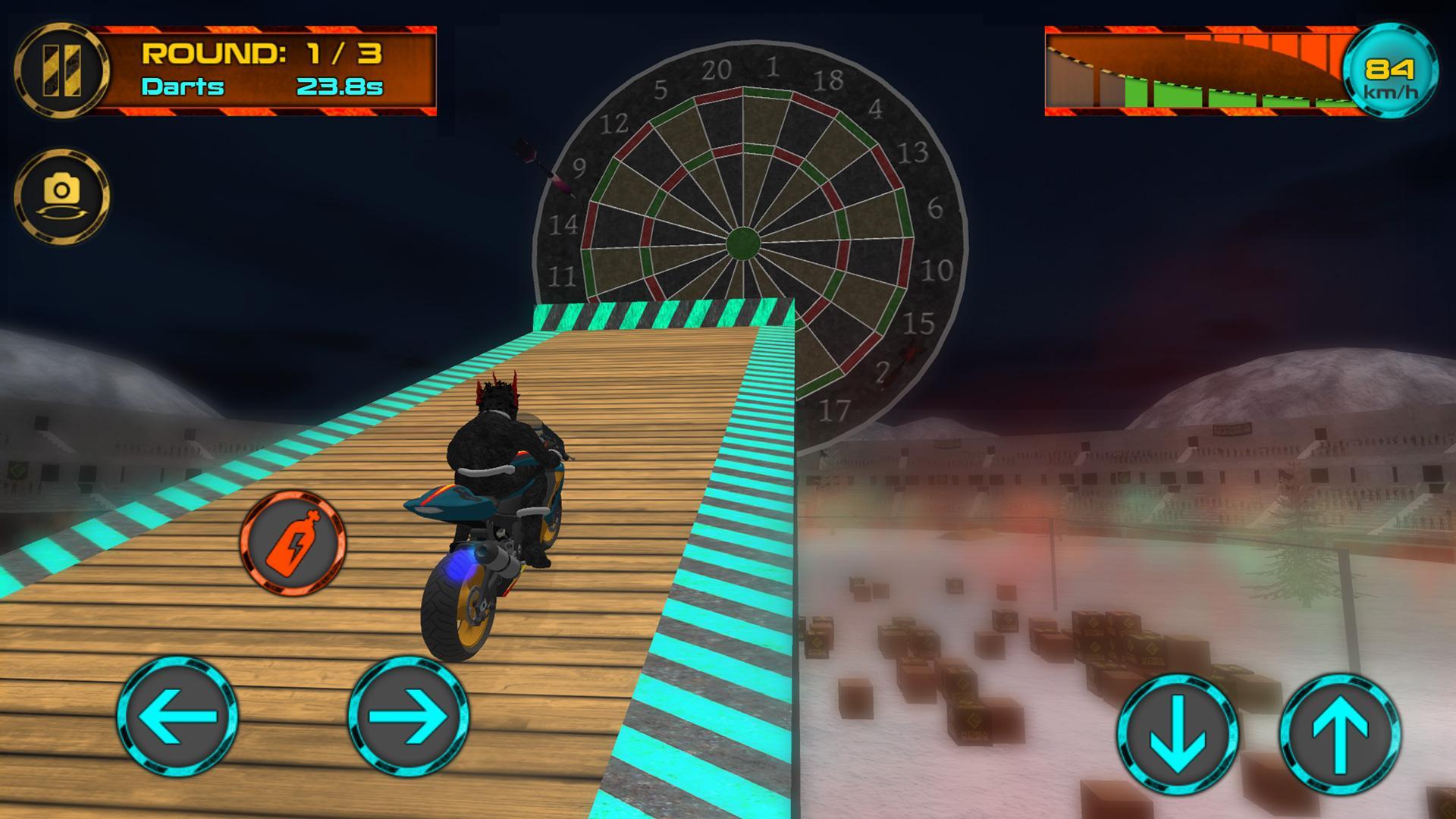Switch the camera view

click(61, 196)
